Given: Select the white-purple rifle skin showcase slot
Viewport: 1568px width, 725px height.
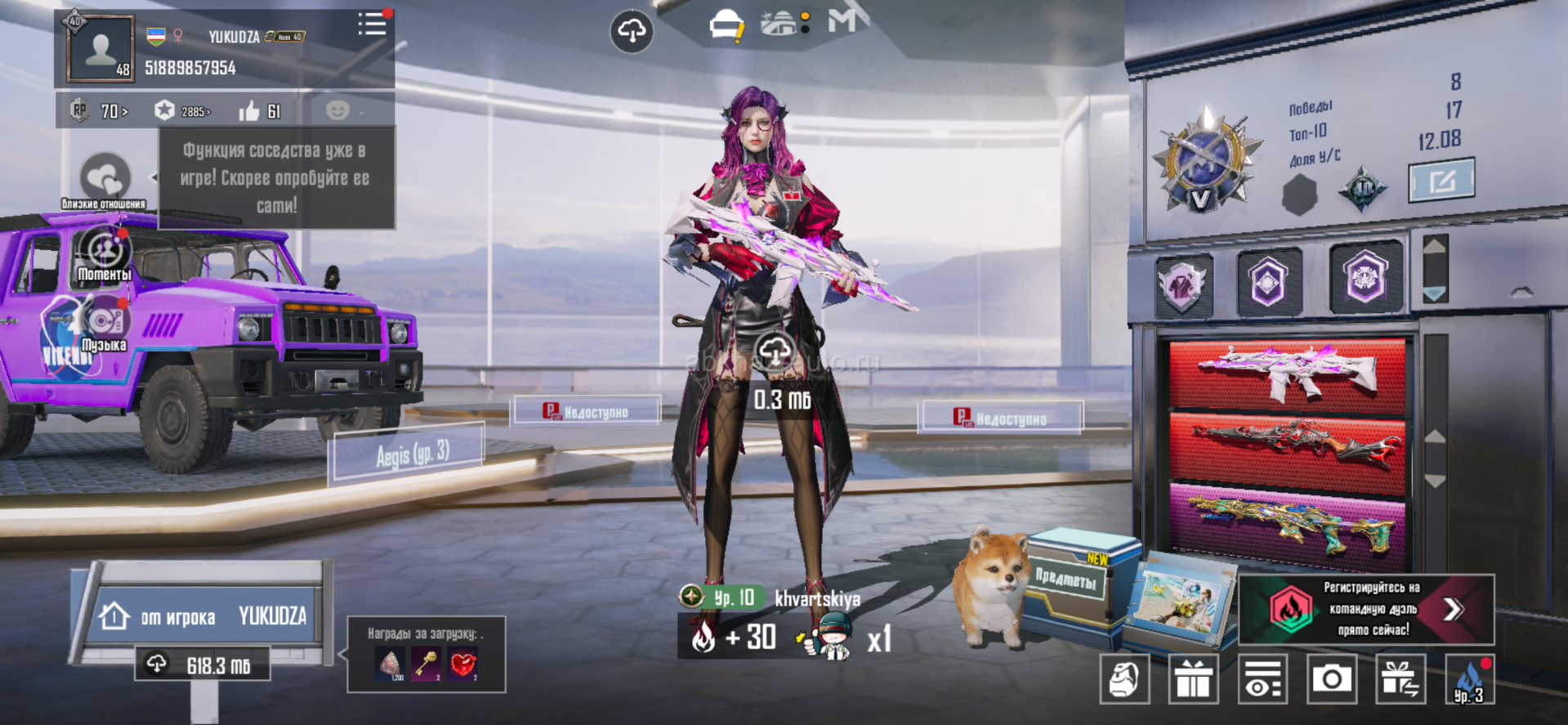Looking at the screenshot, I should pyautogui.click(x=1287, y=374).
